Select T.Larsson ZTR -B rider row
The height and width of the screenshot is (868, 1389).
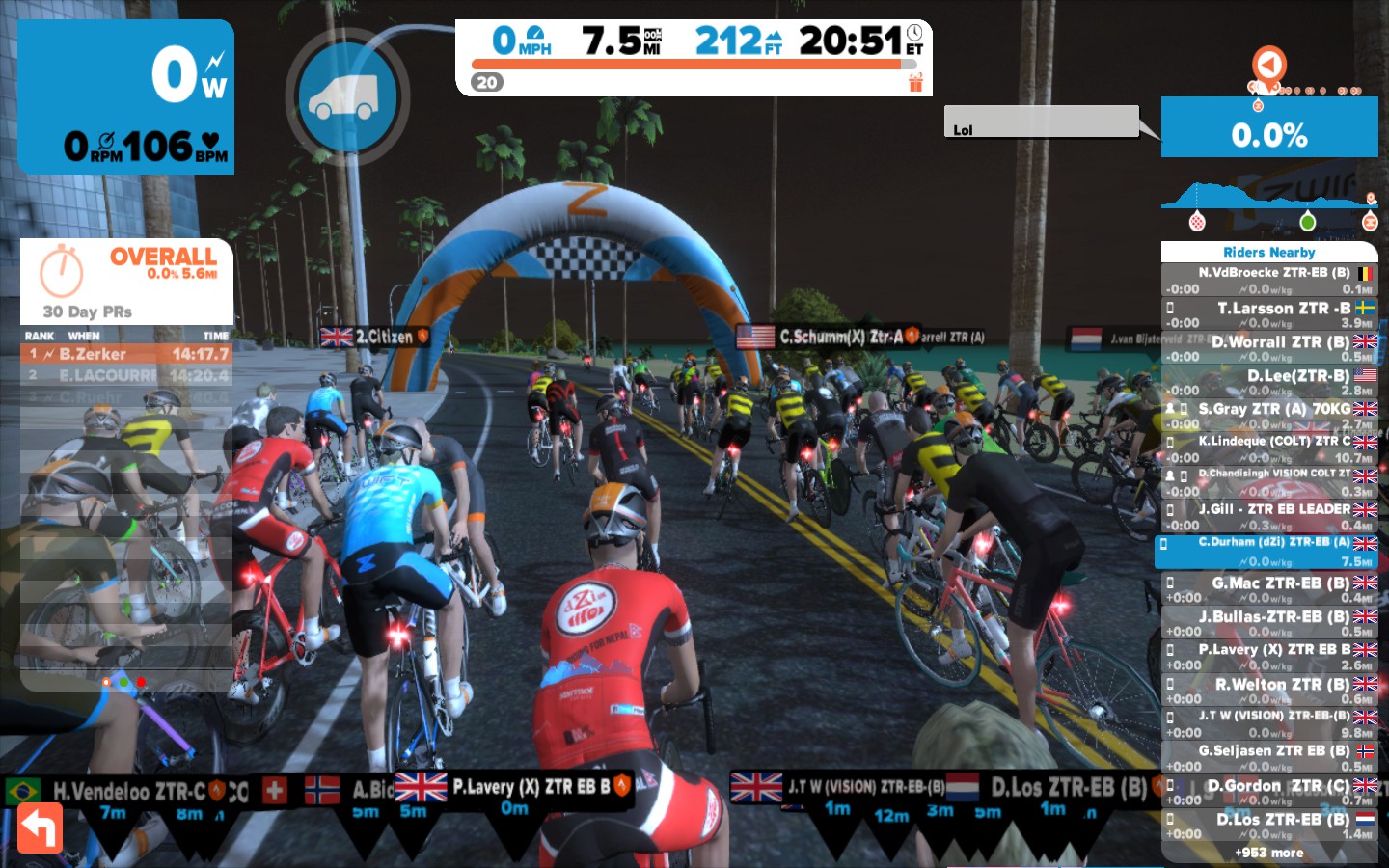pyautogui.click(x=1269, y=314)
